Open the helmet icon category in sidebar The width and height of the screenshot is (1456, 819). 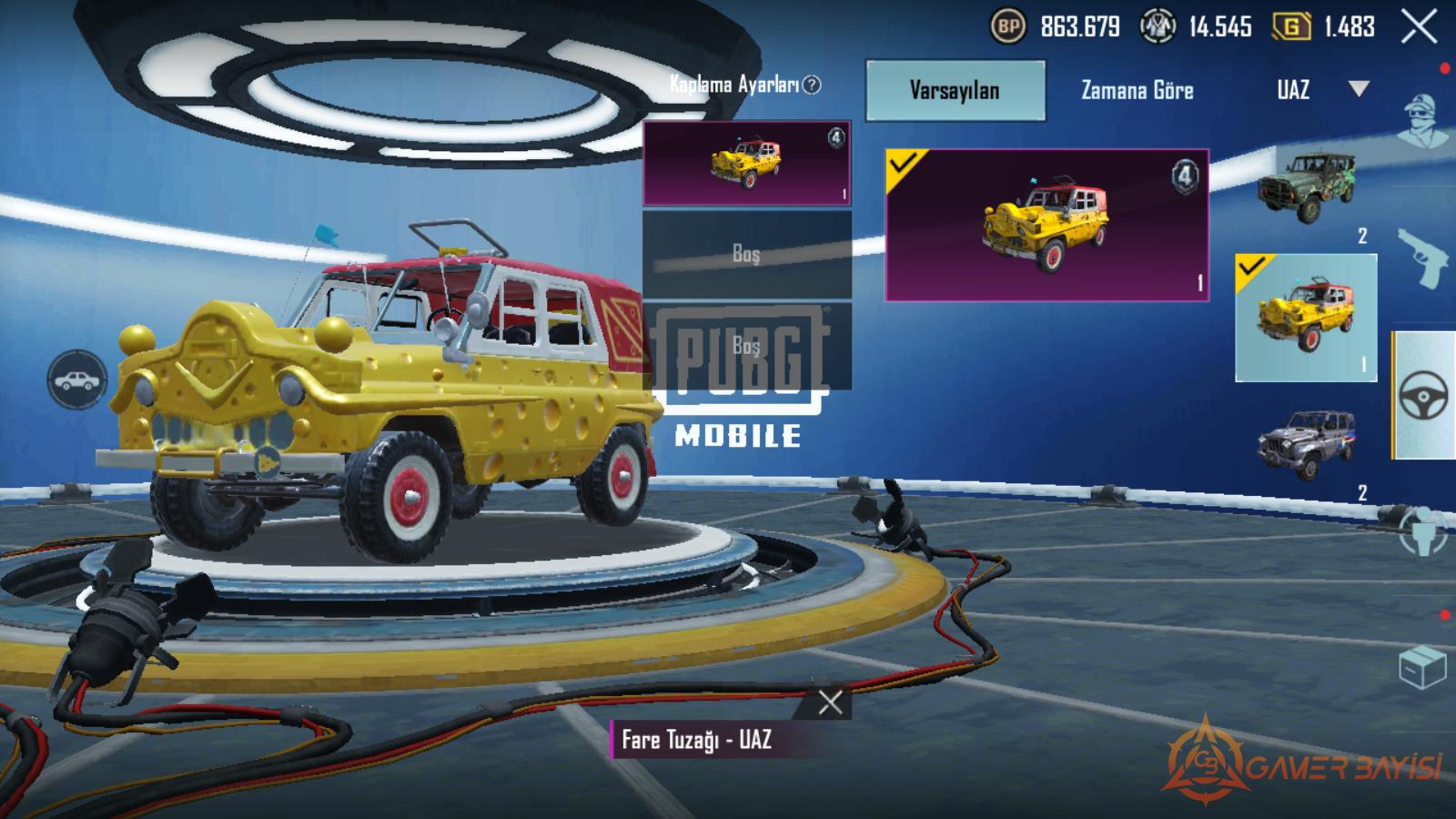(1423, 532)
